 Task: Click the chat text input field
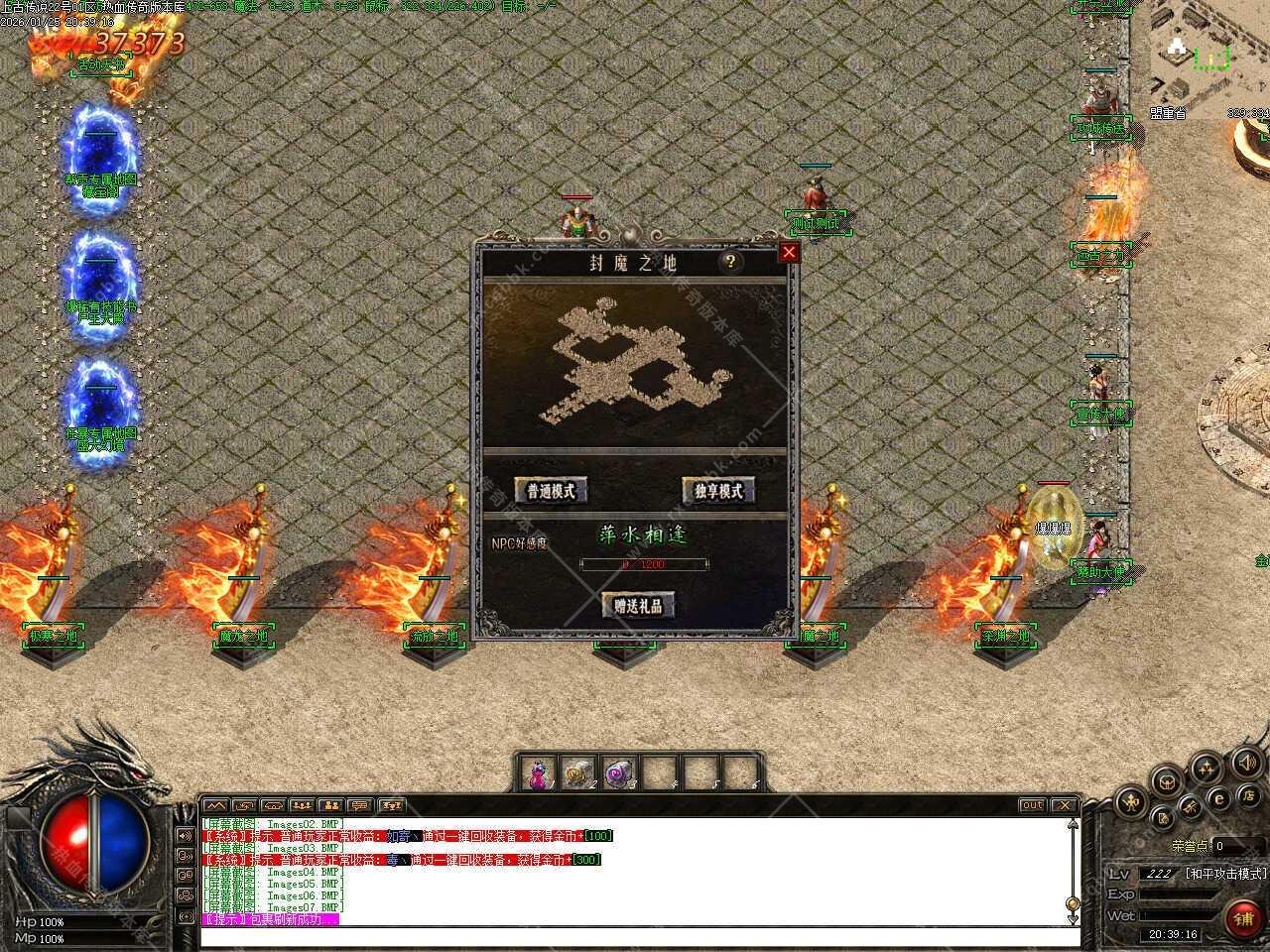click(x=635, y=936)
